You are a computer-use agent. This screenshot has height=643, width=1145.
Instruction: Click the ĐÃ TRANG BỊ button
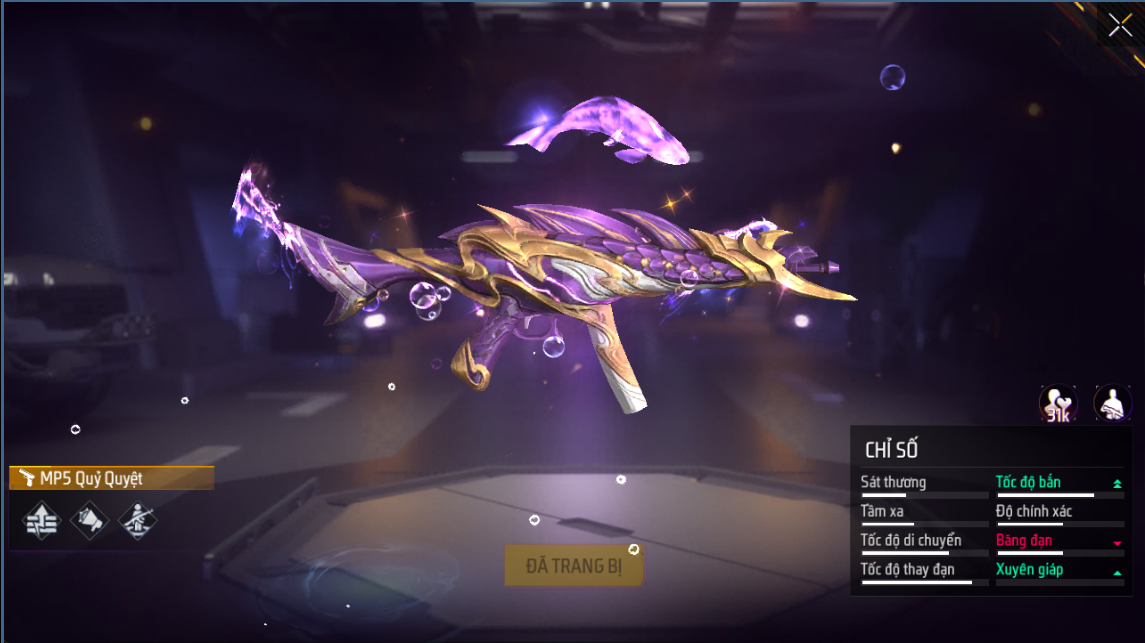pyautogui.click(x=573, y=566)
